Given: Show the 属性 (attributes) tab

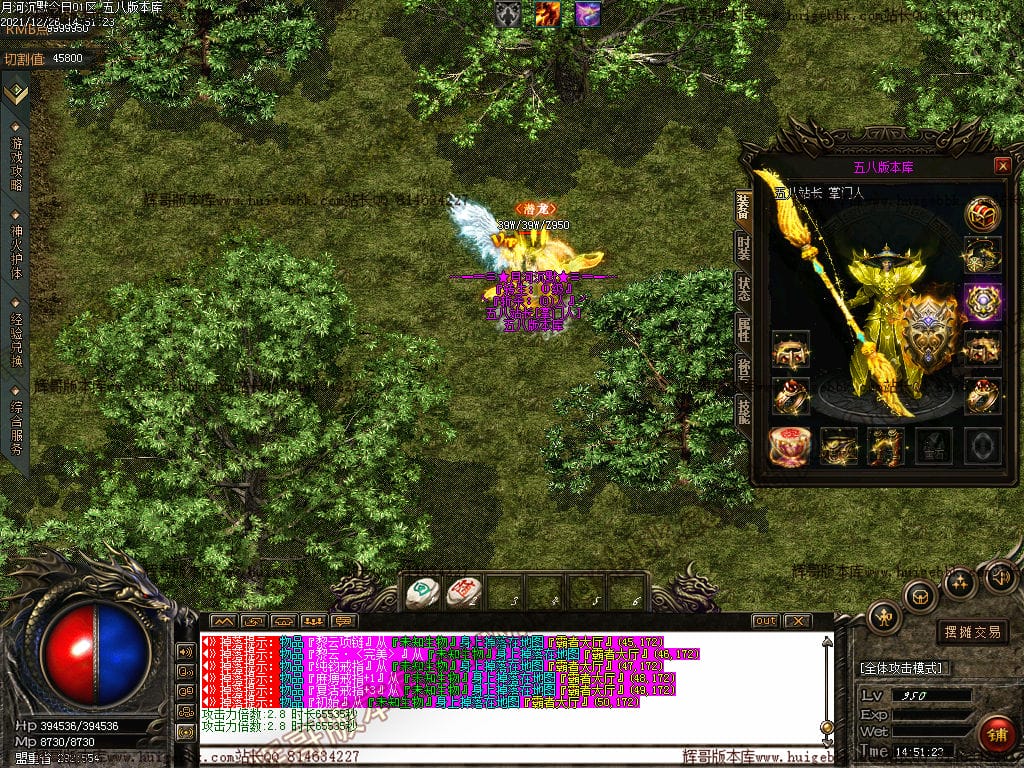Looking at the screenshot, I should pos(743,329).
